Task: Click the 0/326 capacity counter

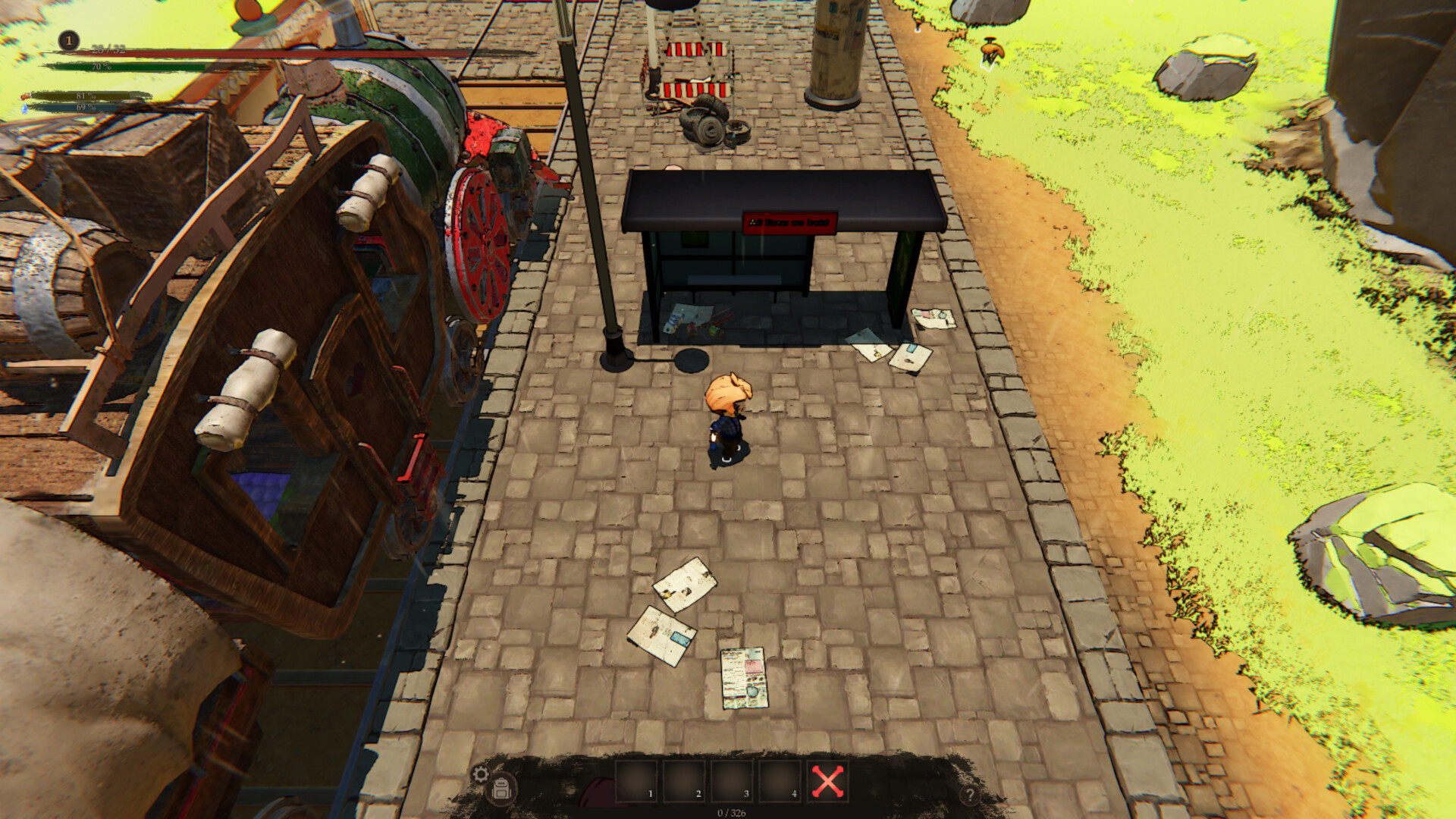Action: click(x=731, y=813)
